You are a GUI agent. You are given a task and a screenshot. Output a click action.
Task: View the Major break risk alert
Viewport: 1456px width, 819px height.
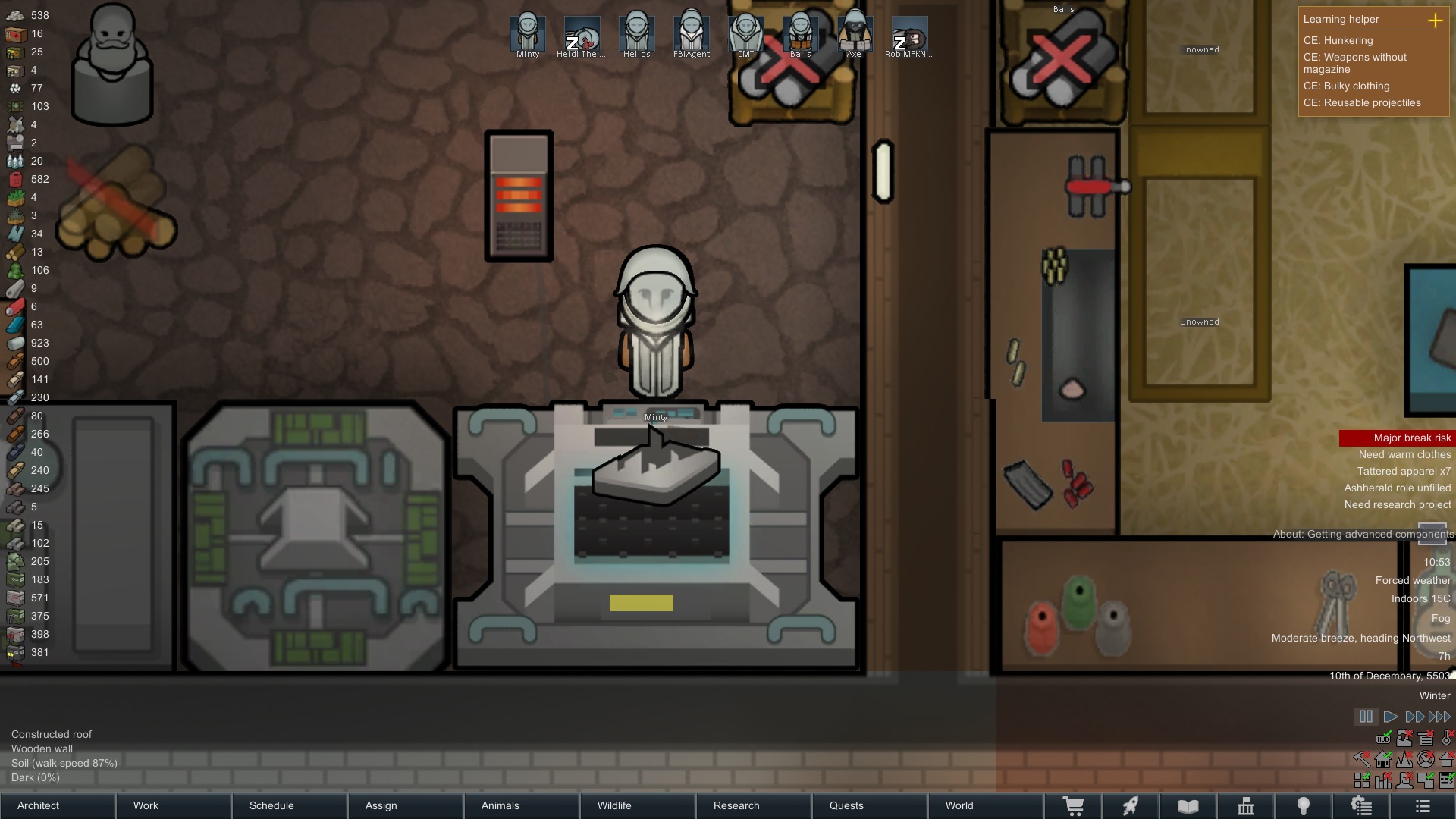[x=1396, y=438]
